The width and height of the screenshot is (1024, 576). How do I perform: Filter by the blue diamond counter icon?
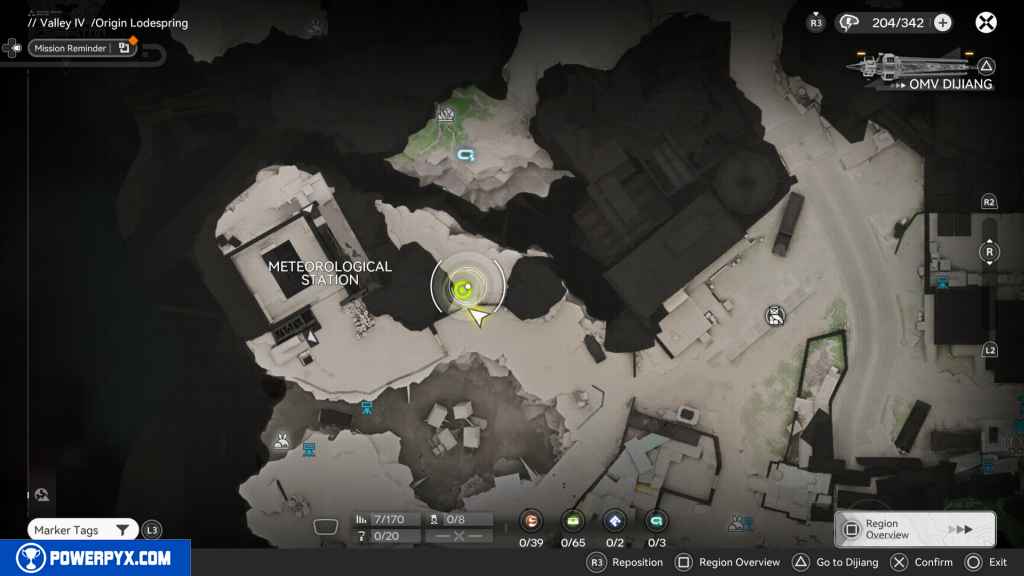[615, 520]
